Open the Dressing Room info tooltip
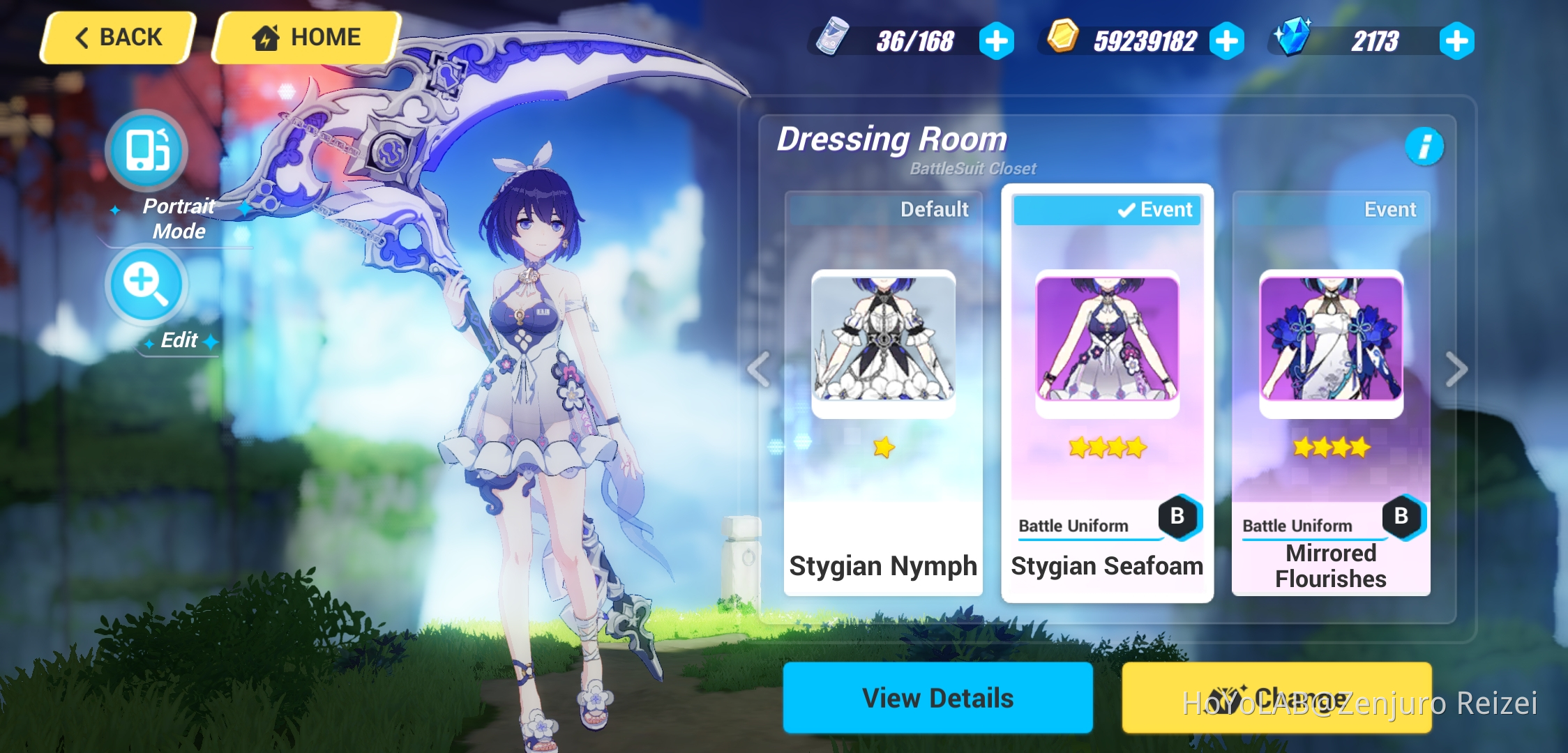This screenshot has height=753, width=1568. (x=1424, y=147)
